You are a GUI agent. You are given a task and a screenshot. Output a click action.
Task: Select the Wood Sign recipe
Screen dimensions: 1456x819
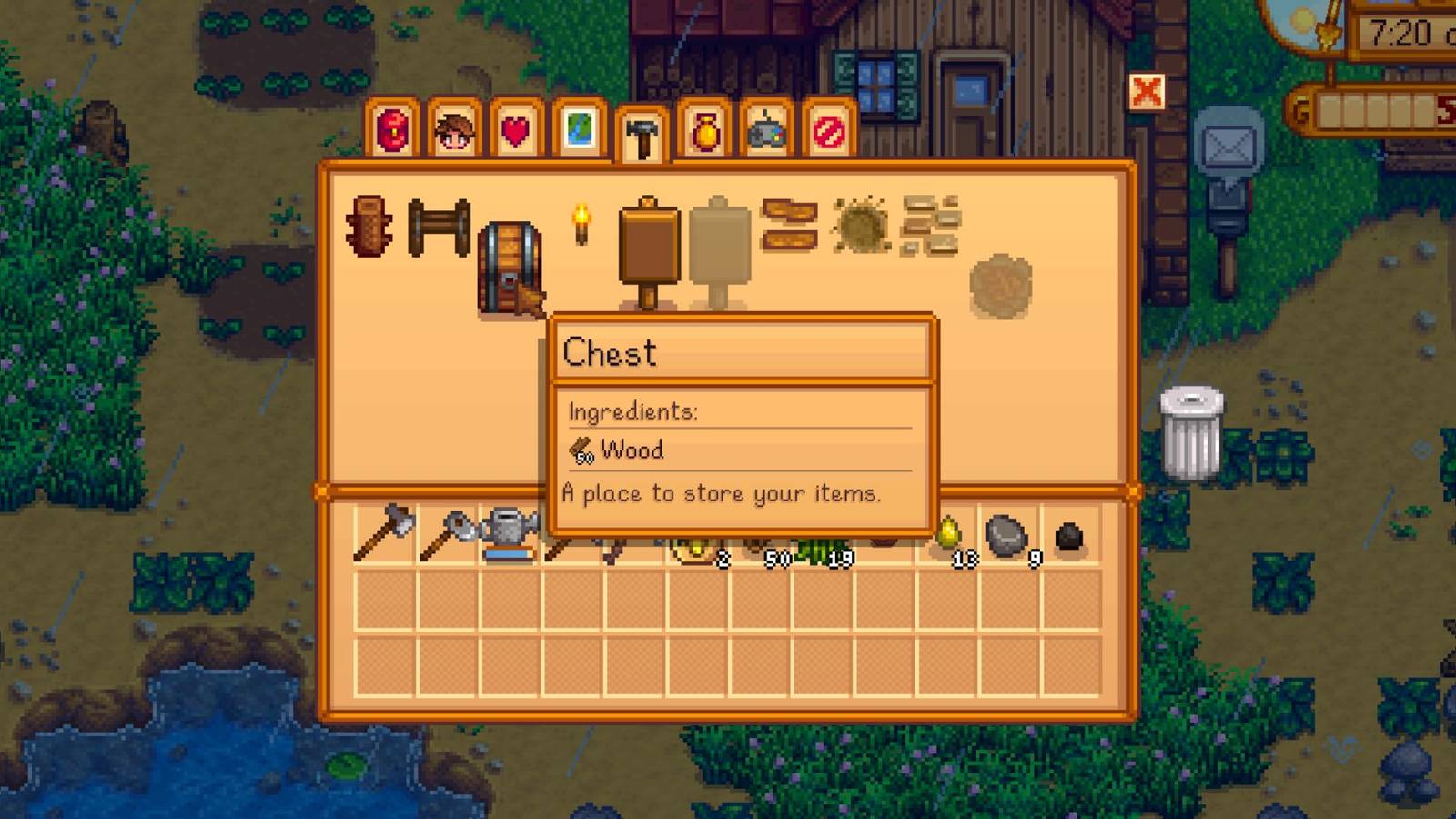point(648,237)
